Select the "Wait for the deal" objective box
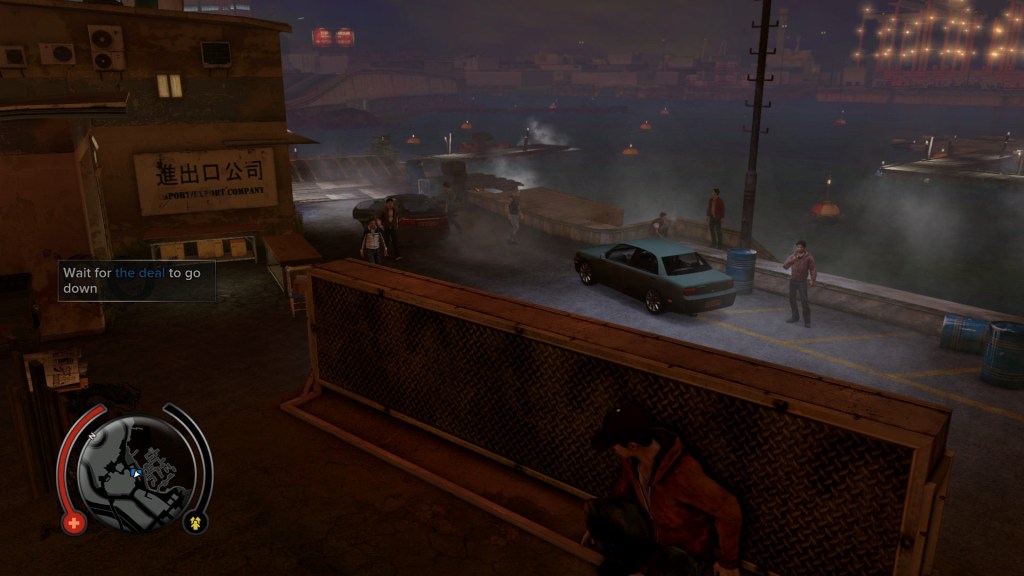Image resolution: width=1024 pixels, height=576 pixels. [x=136, y=280]
